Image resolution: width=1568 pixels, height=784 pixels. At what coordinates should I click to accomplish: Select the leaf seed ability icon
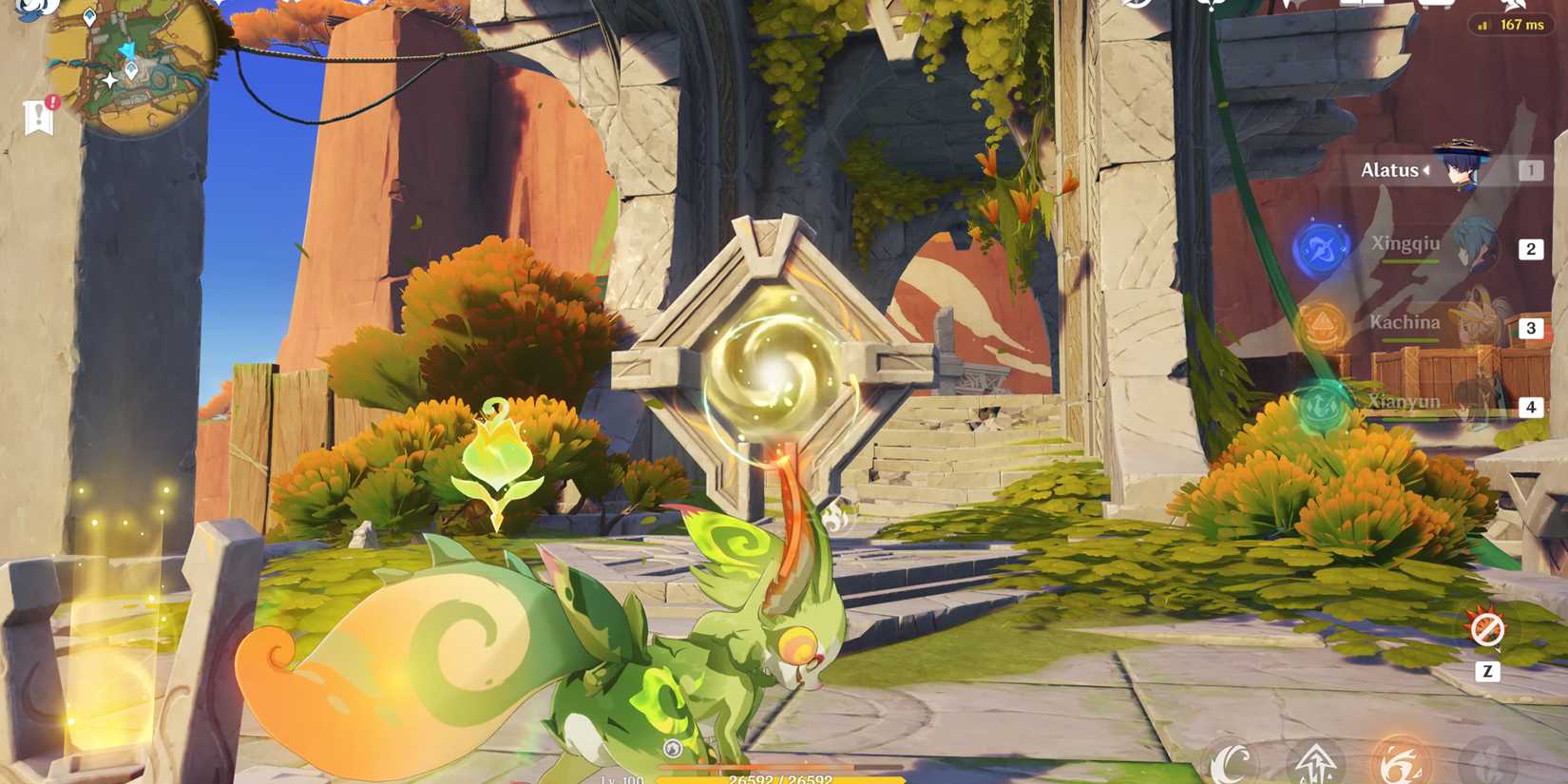(1230, 764)
